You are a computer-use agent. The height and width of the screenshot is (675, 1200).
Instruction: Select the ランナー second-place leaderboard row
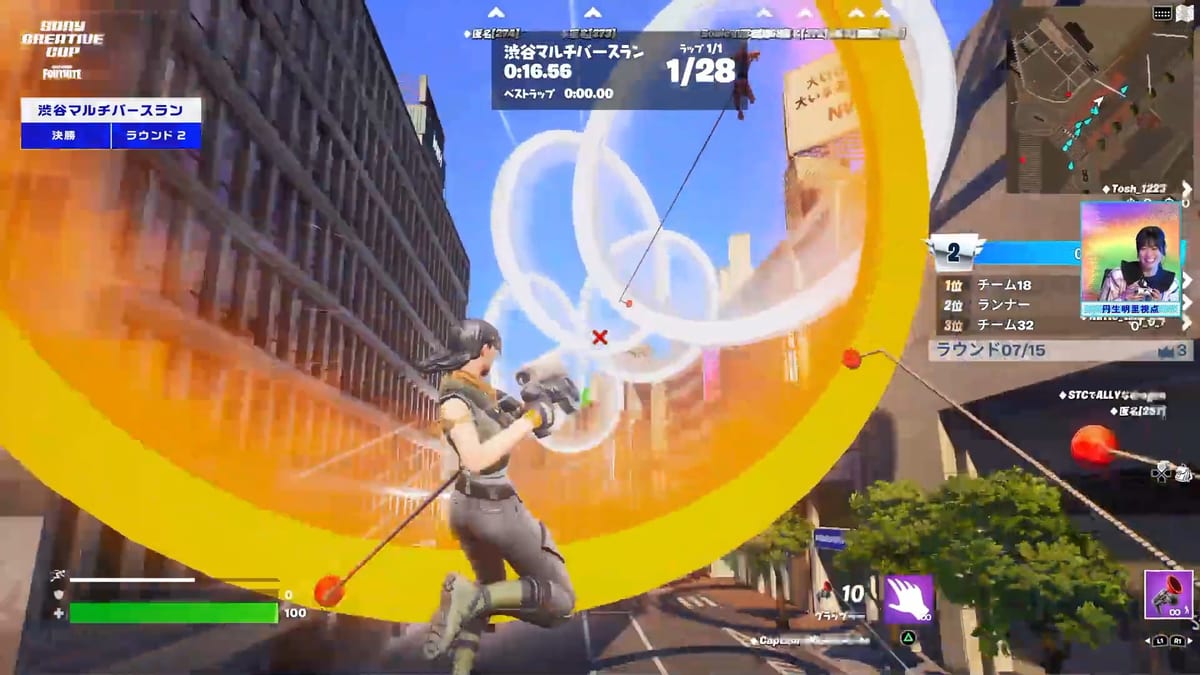1005,305
